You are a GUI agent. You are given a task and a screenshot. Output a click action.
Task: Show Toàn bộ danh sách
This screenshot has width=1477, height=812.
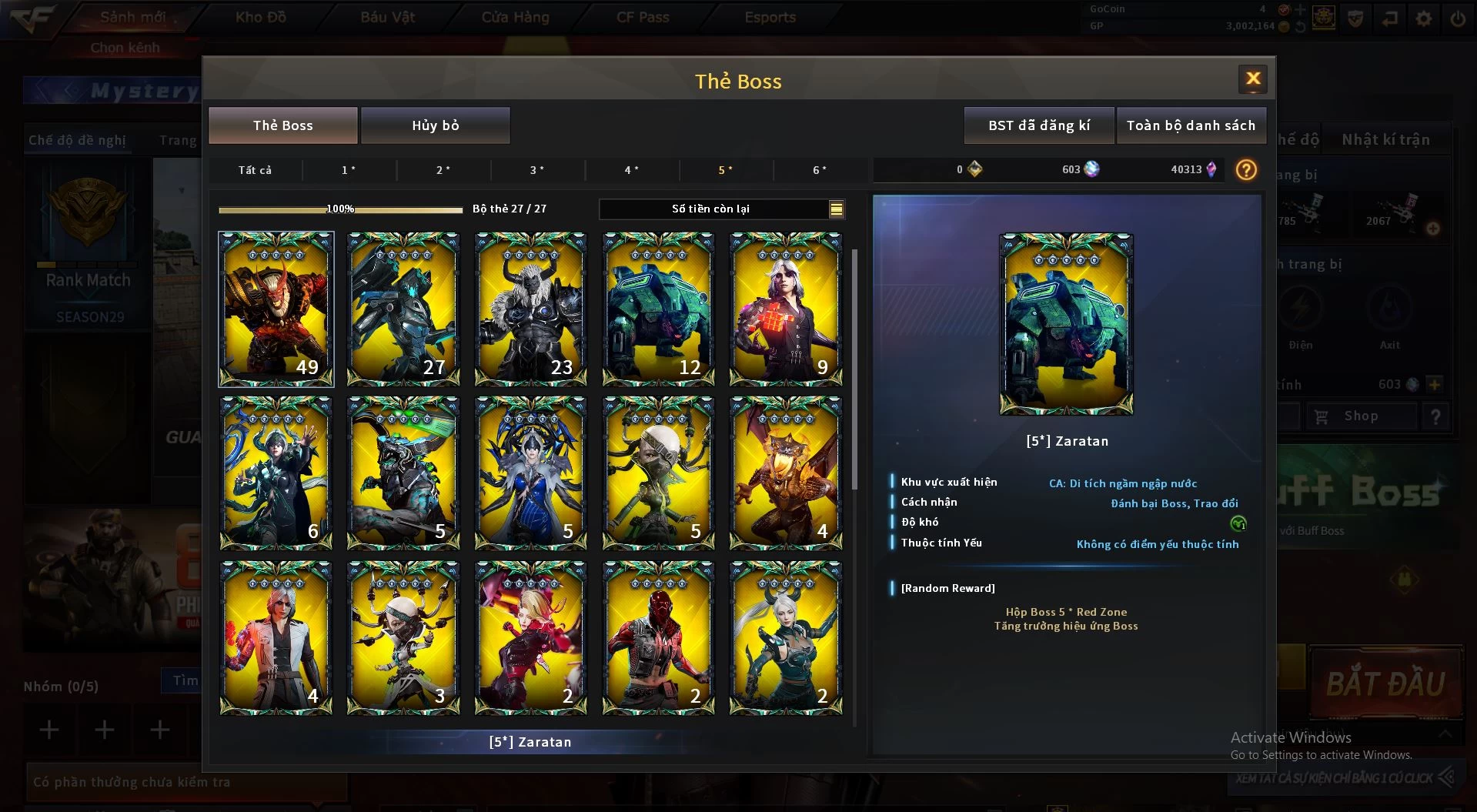pyautogui.click(x=1190, y=125)
